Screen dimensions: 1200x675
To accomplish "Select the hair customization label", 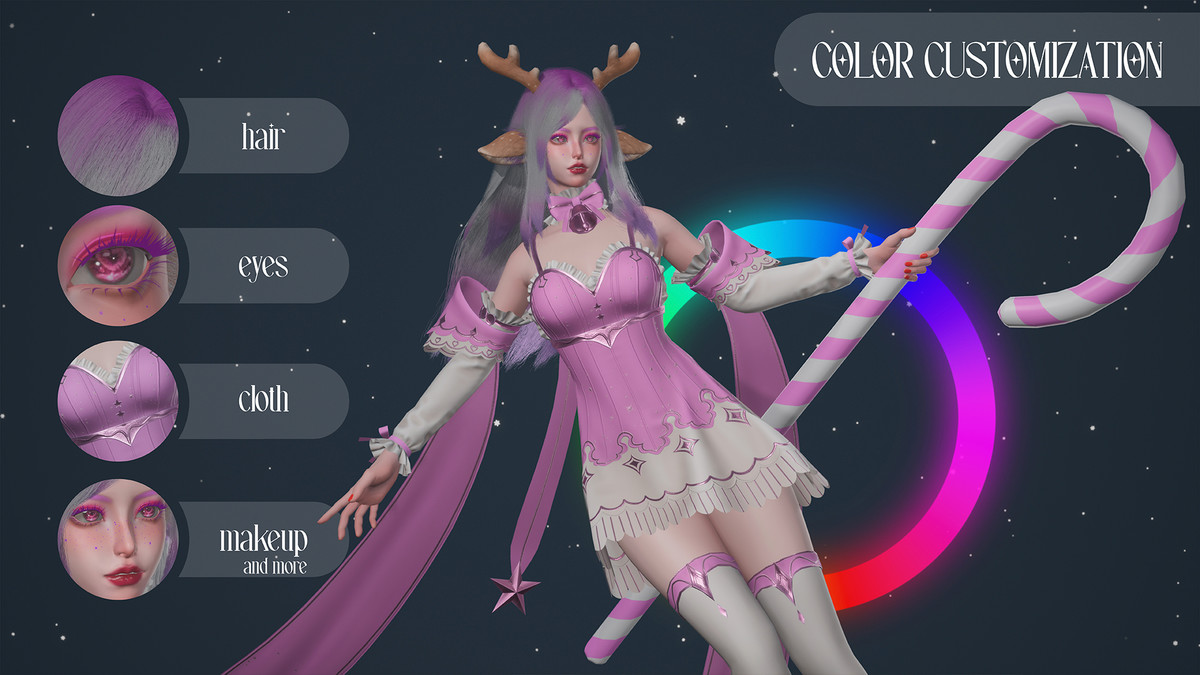I will coord(262,136).
